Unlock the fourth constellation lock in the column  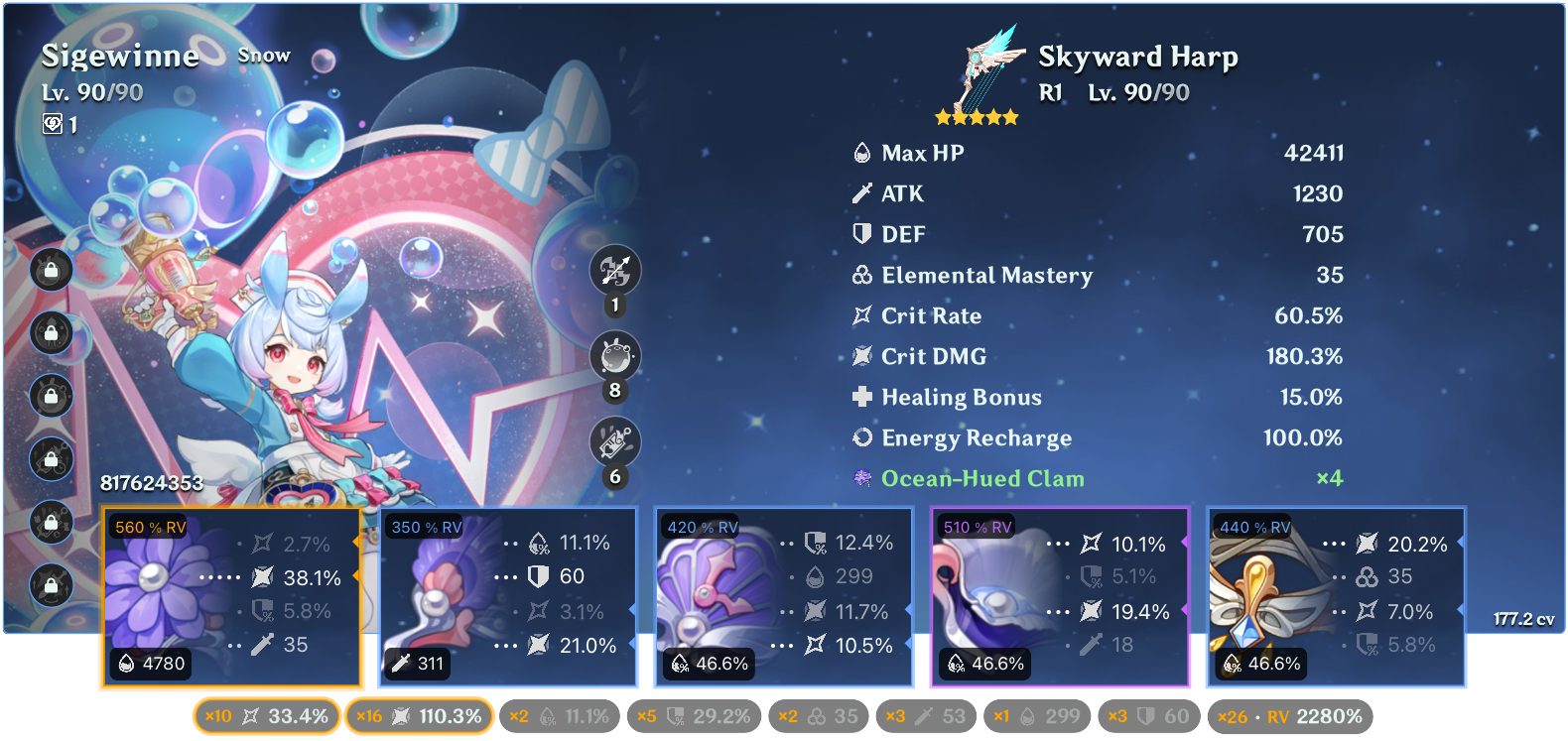pyautogui.click(x=52, y=459)
